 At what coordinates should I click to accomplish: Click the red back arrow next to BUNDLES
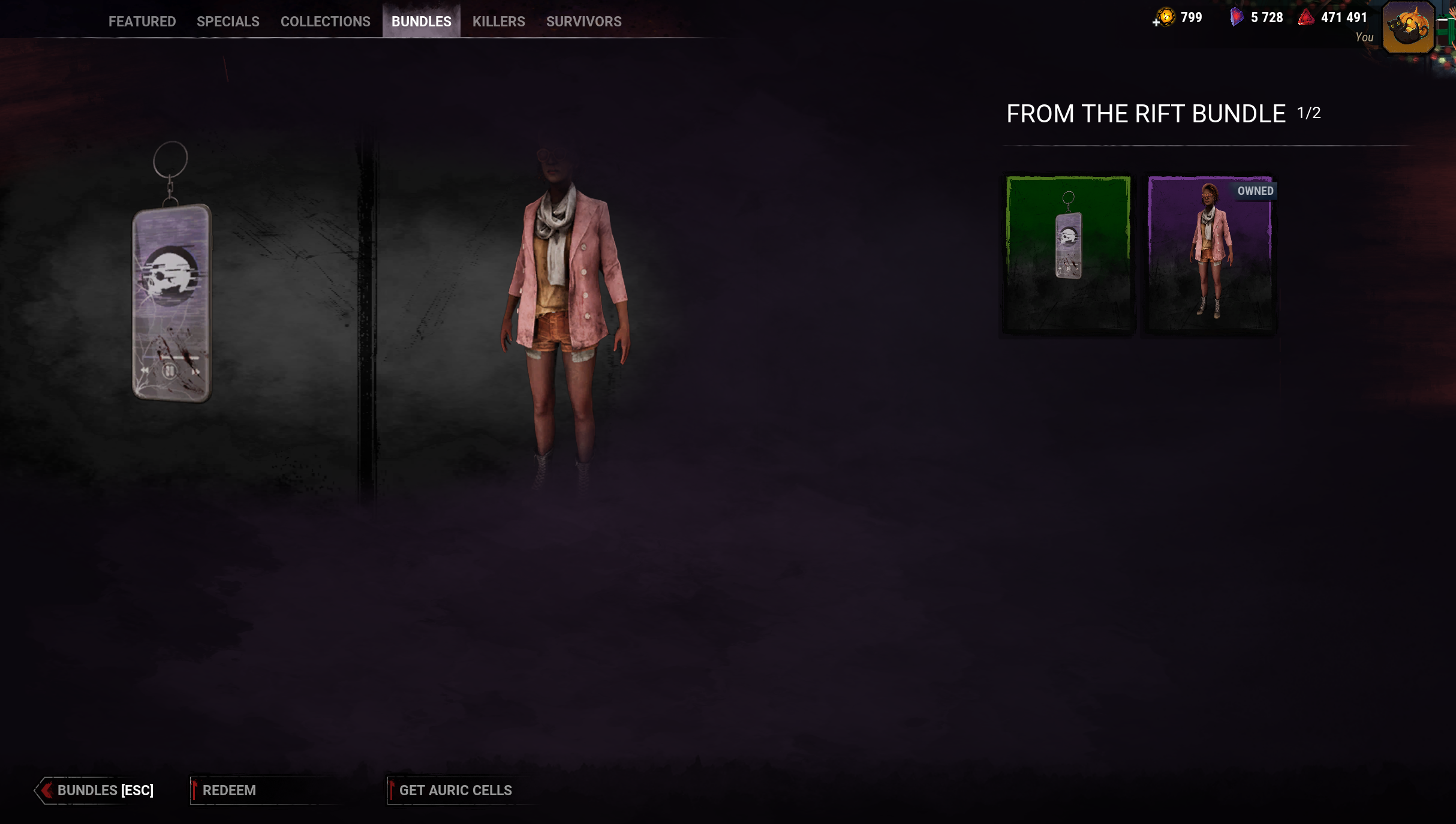pos(48,790)
